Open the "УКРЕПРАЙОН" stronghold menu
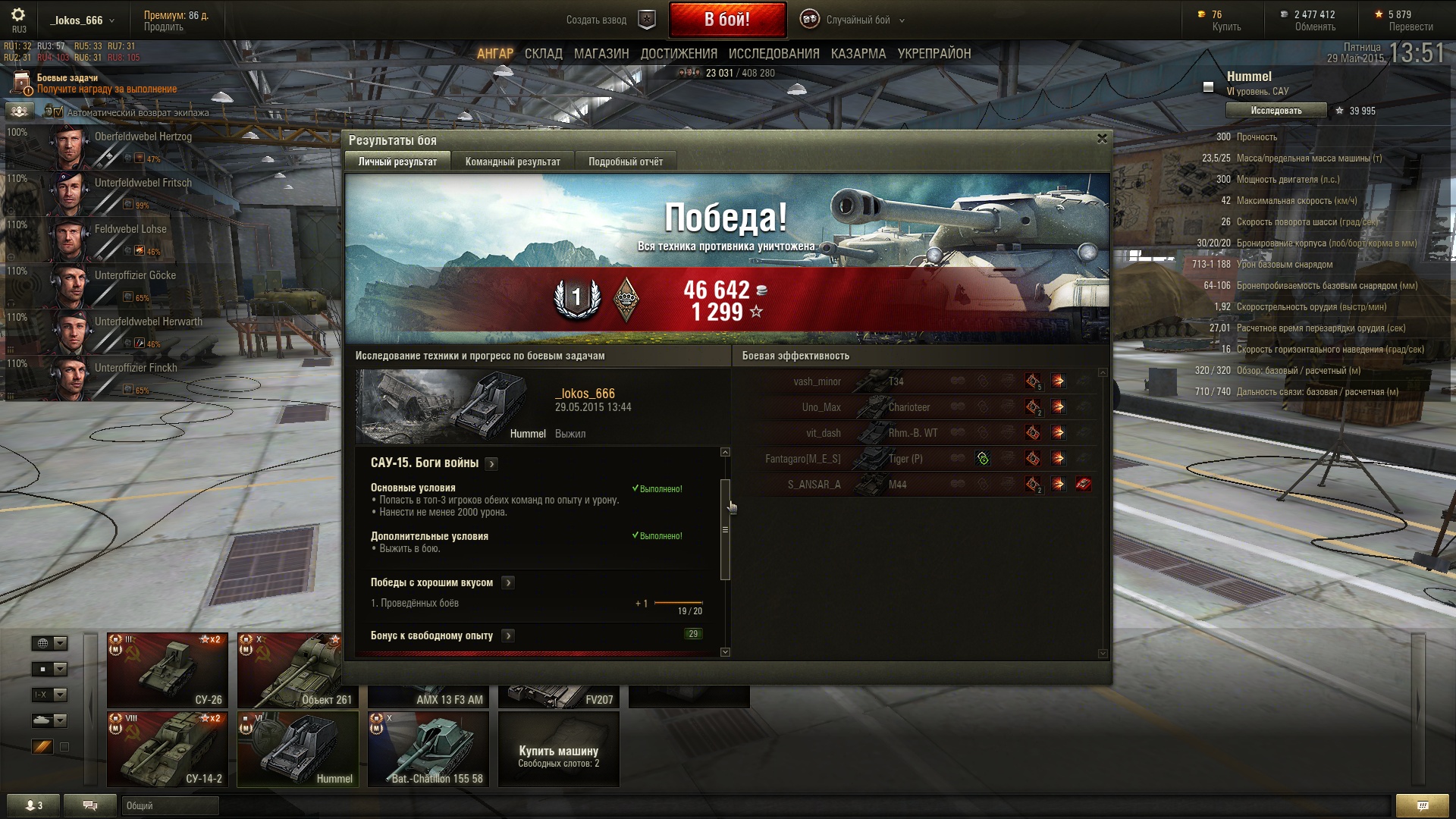The height and width of the screenshot is (819, 1456). point(934,54)
